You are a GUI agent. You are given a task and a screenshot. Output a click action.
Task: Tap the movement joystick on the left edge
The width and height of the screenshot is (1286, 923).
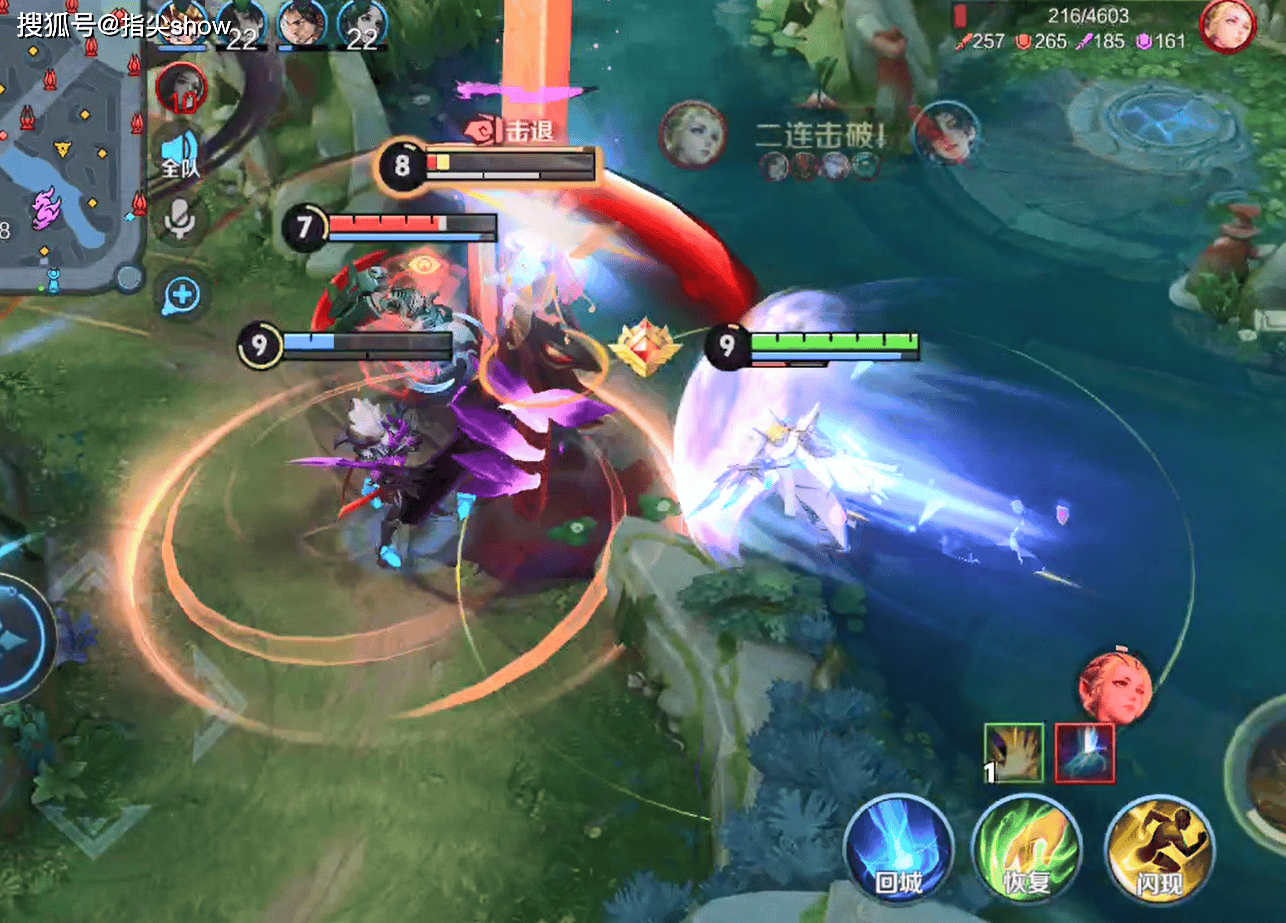coord(20,637)
